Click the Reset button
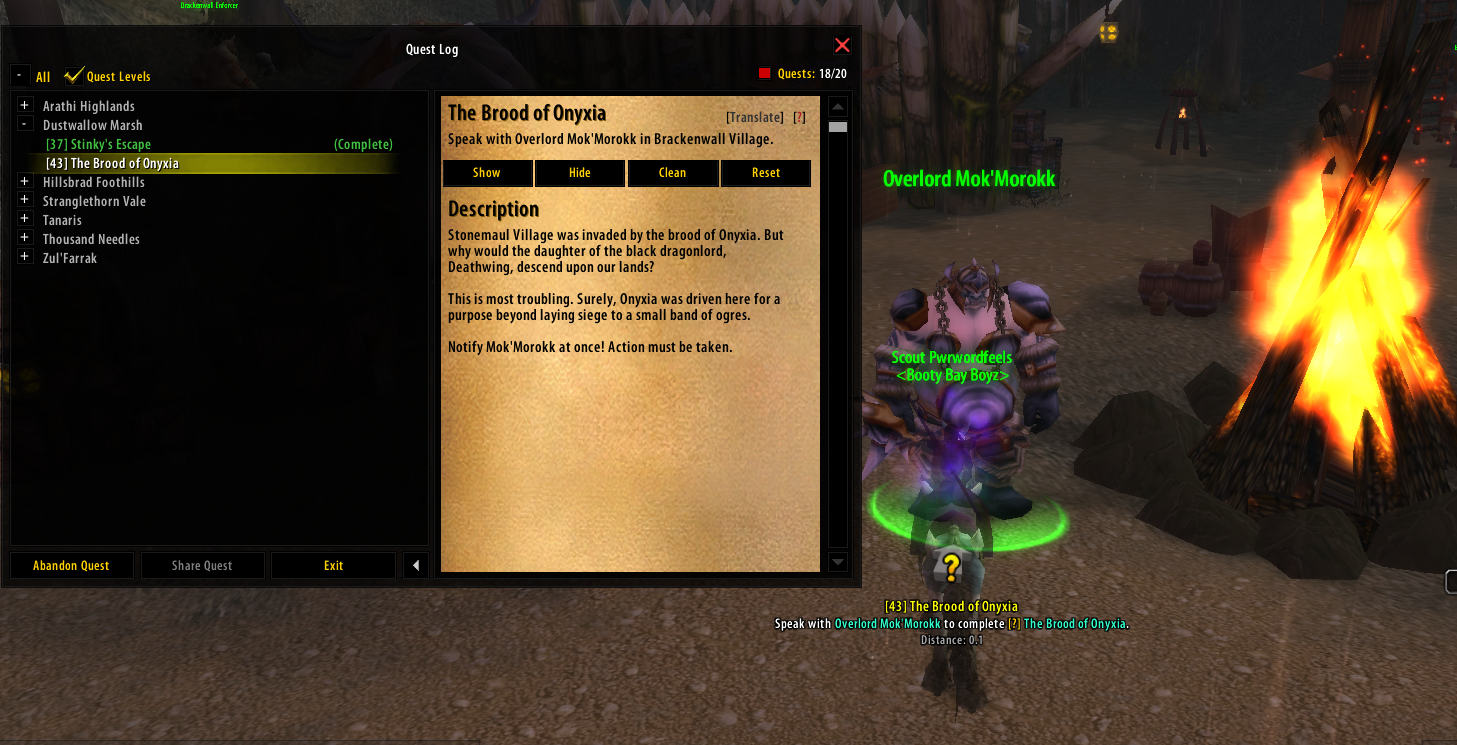 coord(766,173)
